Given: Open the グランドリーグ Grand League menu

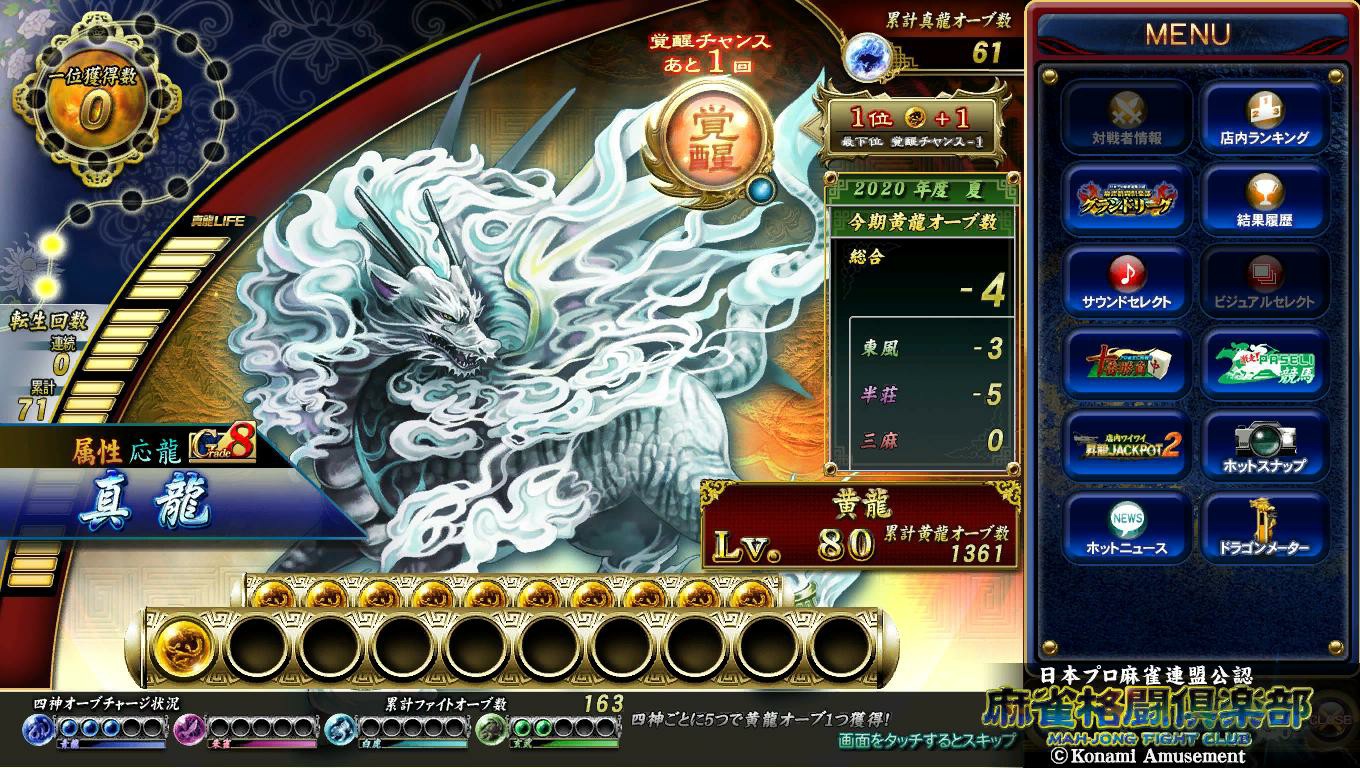Looking at the screenshot, I should click(x=1126, y=199).
